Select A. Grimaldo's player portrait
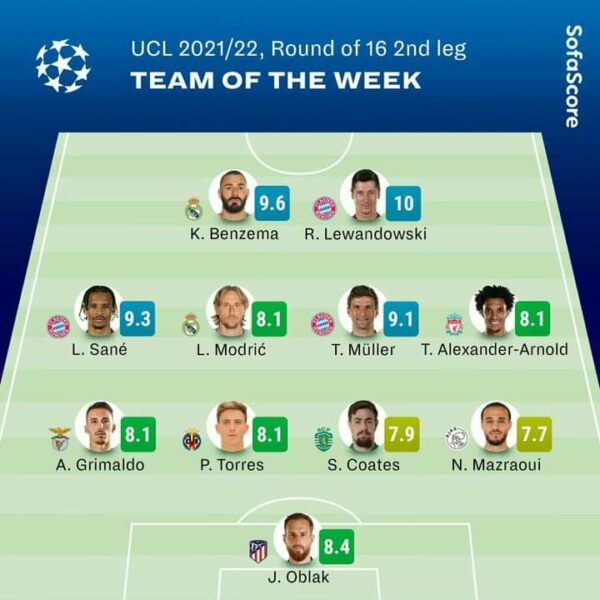The image size is (600, 600). click(x=99, y=427)
